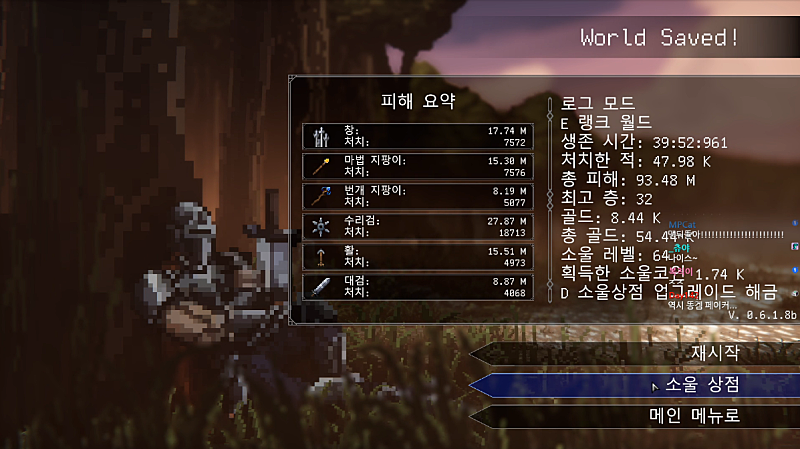The height and width of the screenshot is (449, 800).
Task: Select the 대검 greatsword damage row
Action: click(x=417, y=287)
